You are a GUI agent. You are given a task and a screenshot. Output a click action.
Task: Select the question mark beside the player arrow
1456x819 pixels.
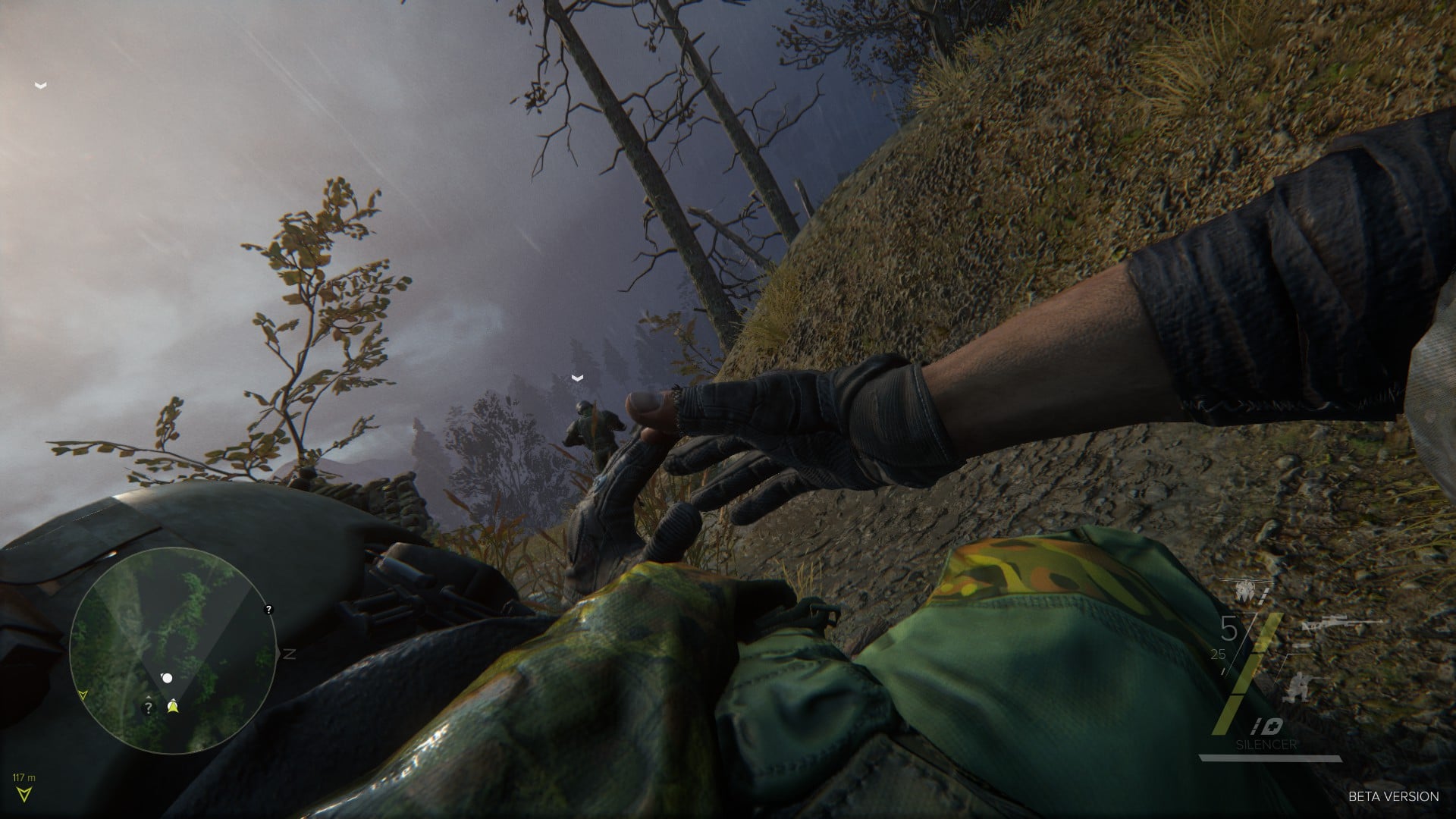(149, 708)
